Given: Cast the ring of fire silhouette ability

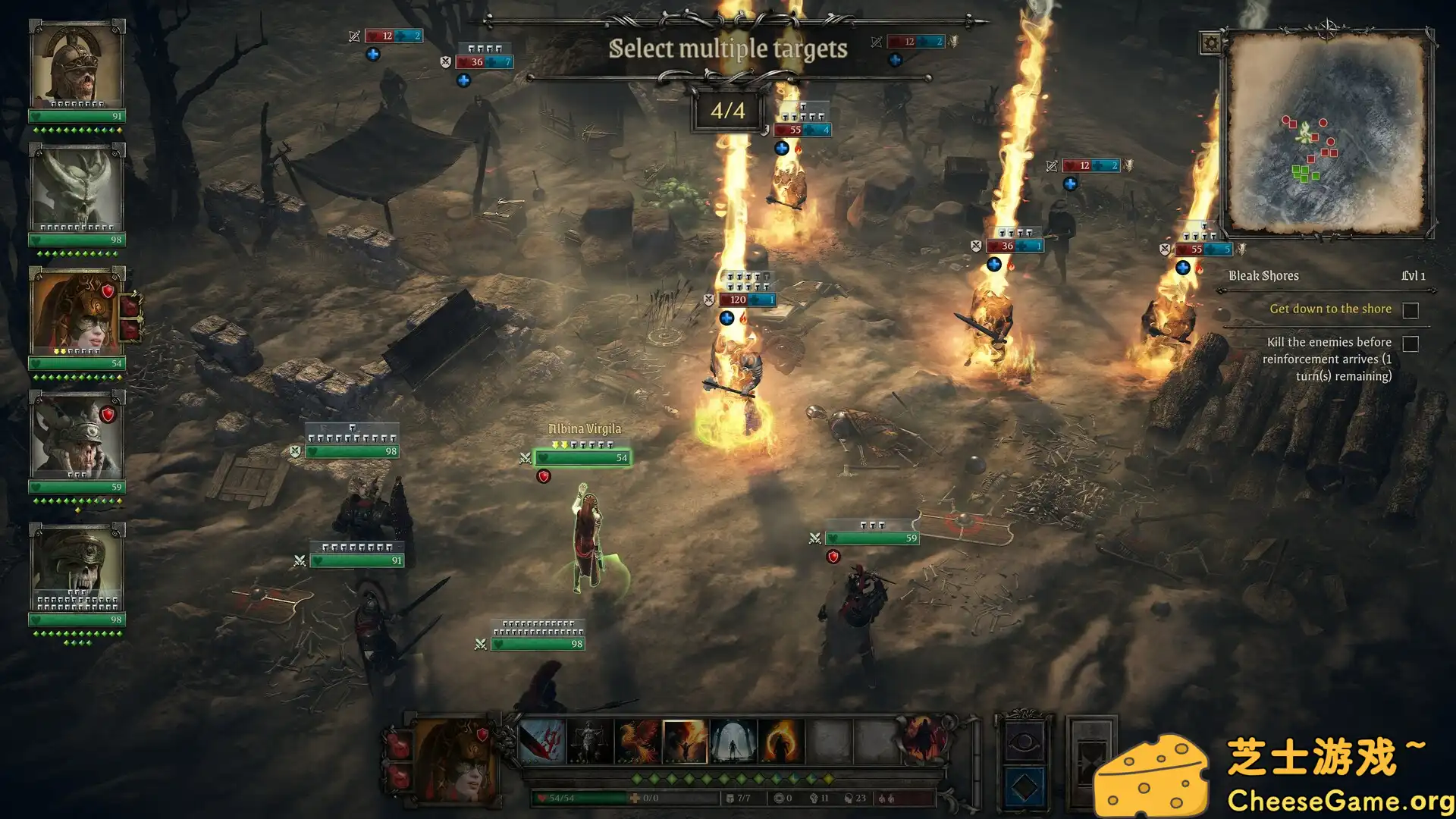Looking at the screenshot, I should [780, 741].
